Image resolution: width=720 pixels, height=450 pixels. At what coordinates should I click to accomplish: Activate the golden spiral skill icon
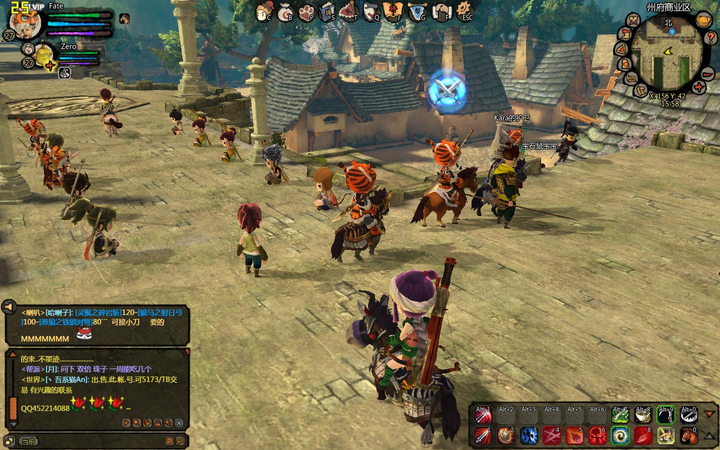pos(621,436)
